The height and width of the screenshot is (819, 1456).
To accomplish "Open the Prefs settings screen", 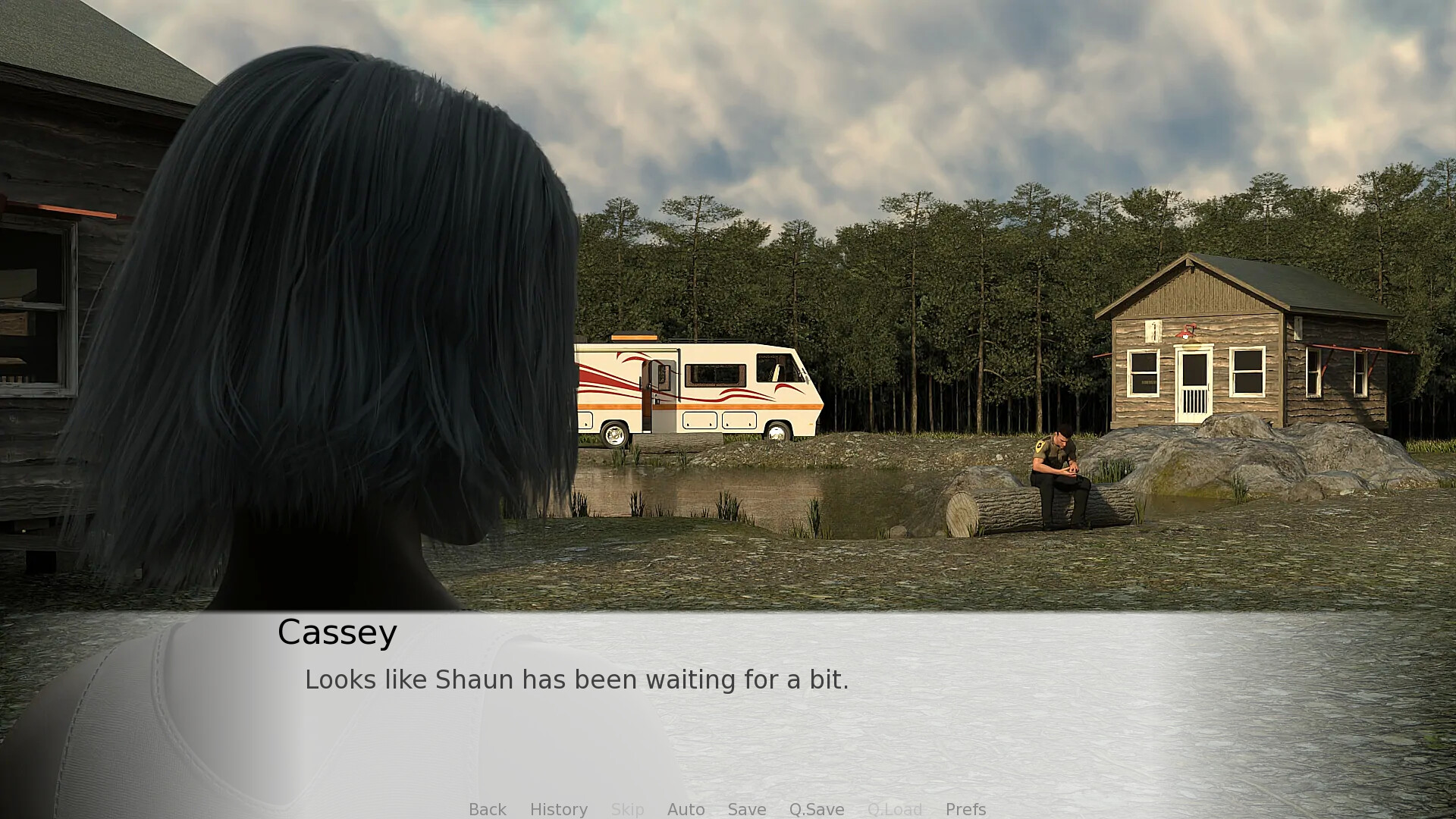I will pos(965,809).
